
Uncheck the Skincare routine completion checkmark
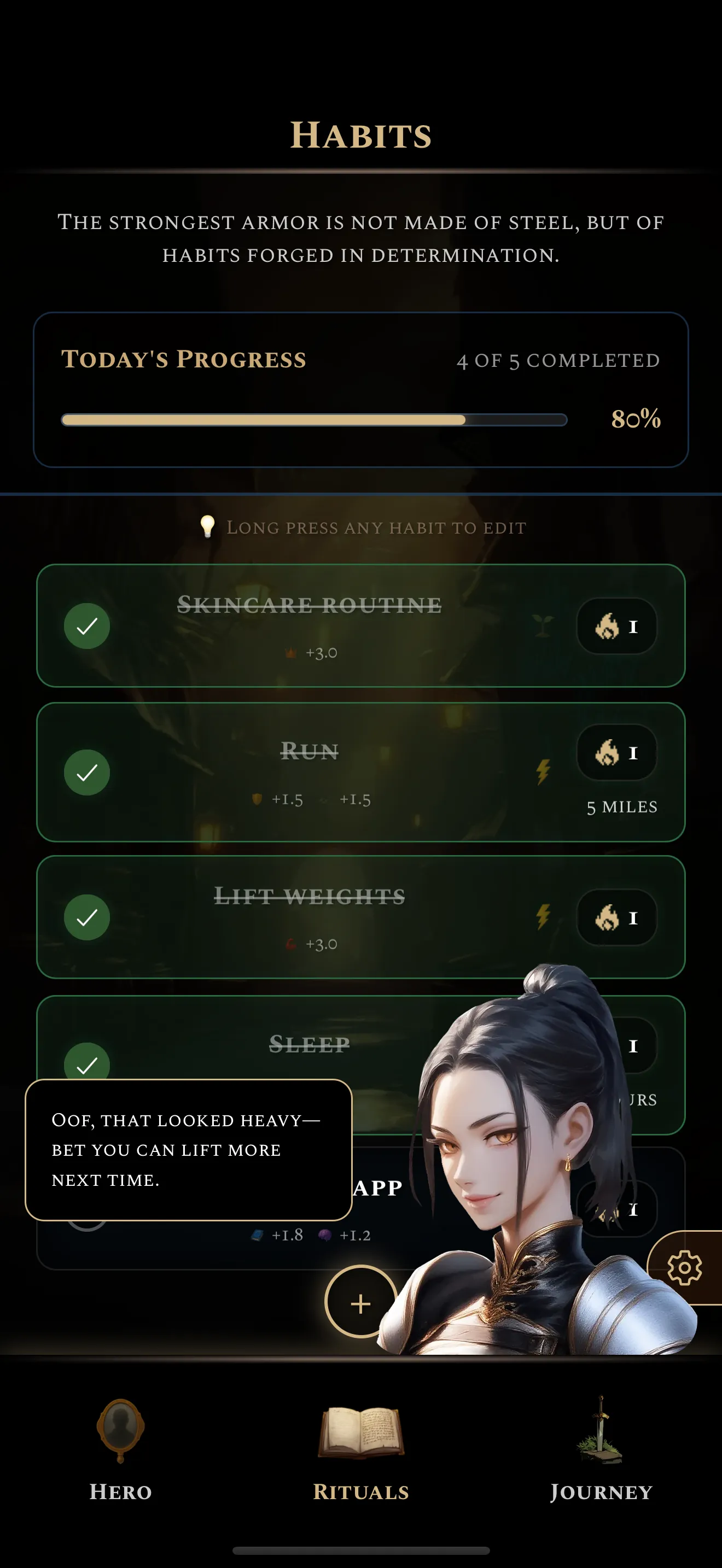click(87, 626)
